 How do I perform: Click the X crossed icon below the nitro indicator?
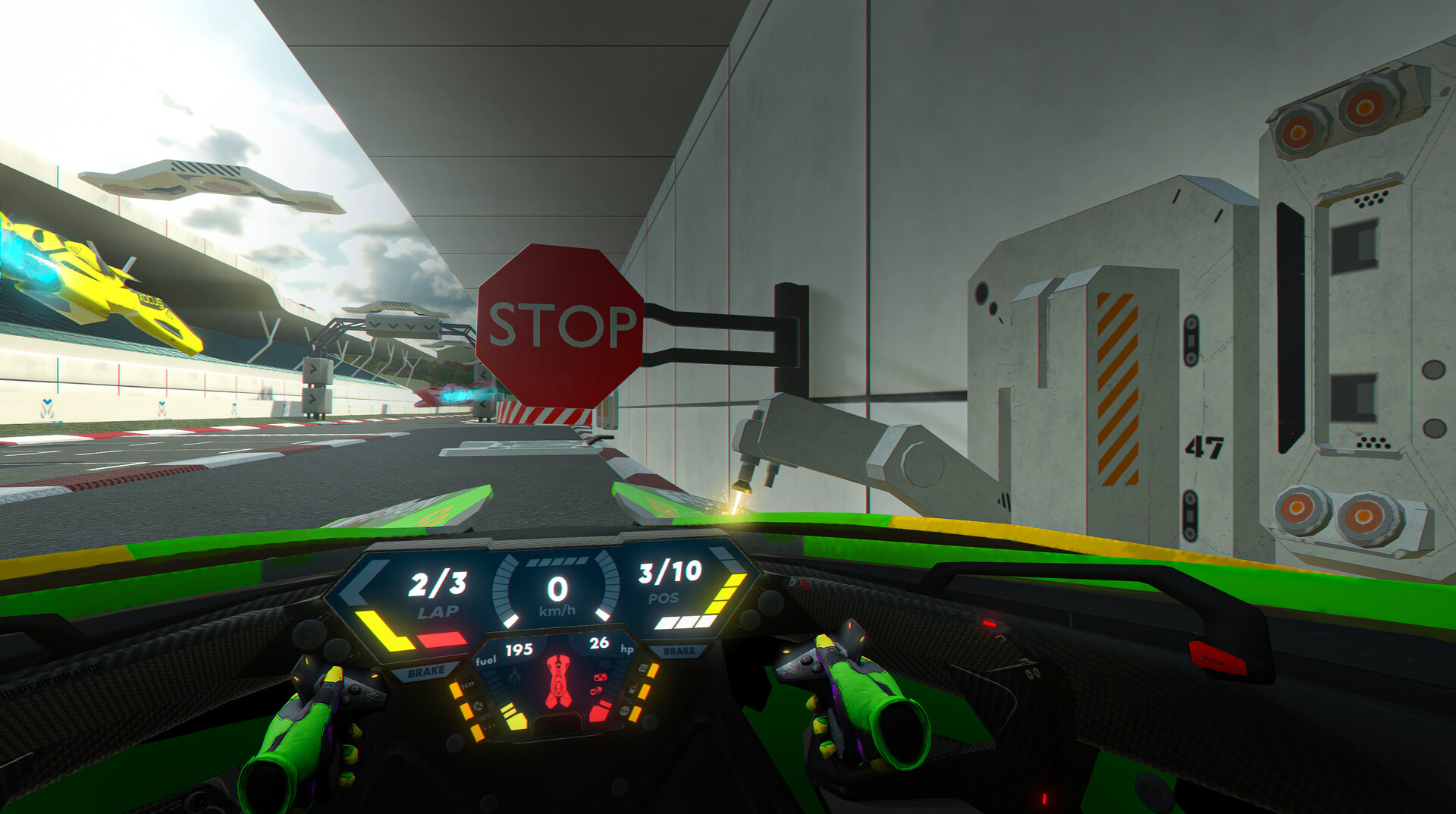pyautogui.click(x=476, y=706)
